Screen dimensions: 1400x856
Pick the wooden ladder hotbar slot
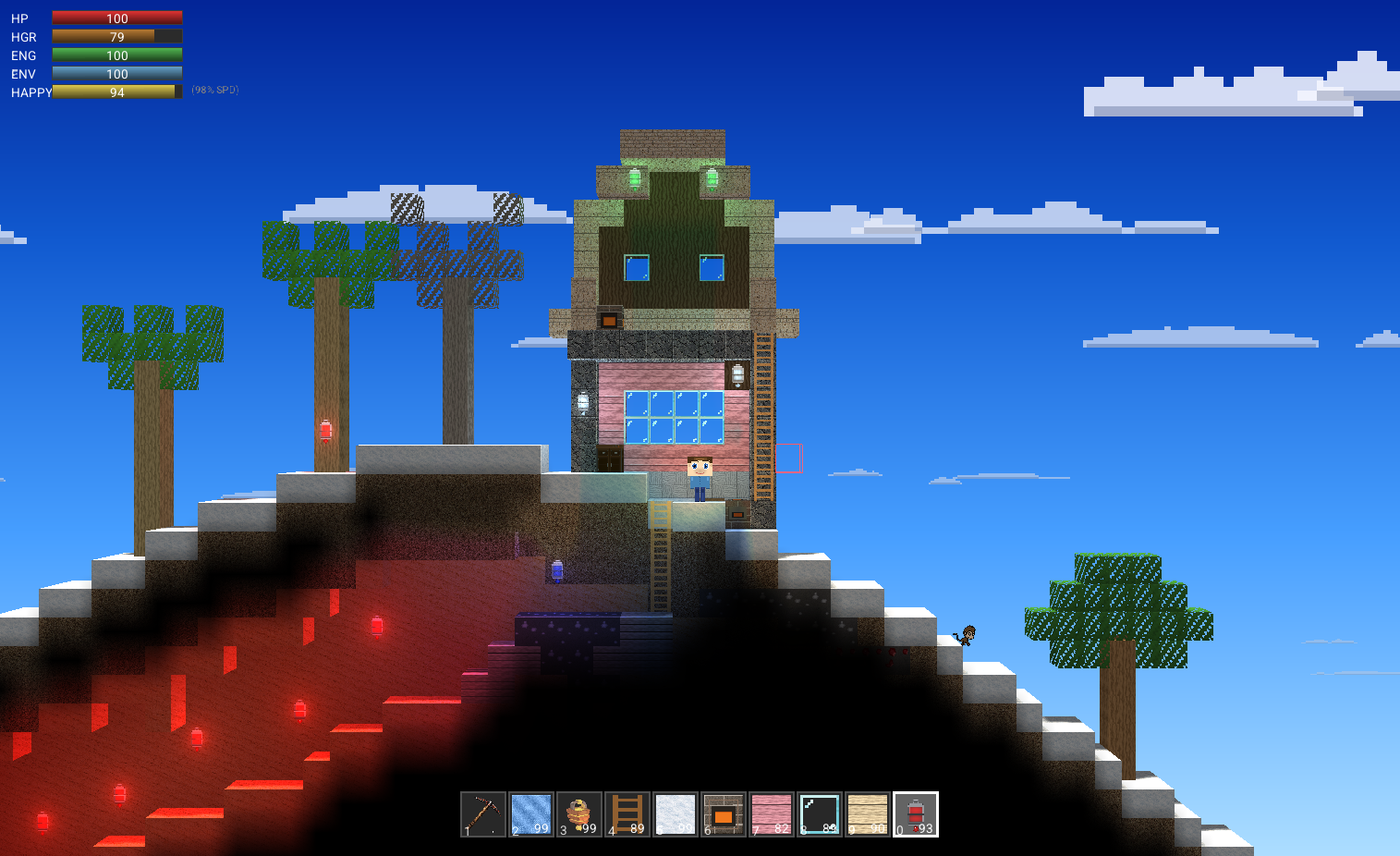627,814
